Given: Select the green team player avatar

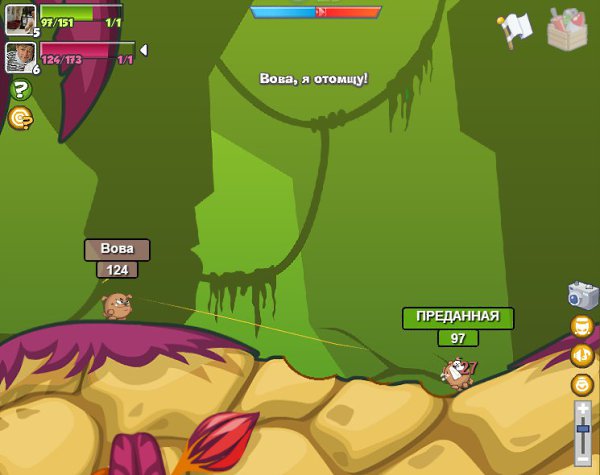Looking at the screenshot, I should [20, 18].
